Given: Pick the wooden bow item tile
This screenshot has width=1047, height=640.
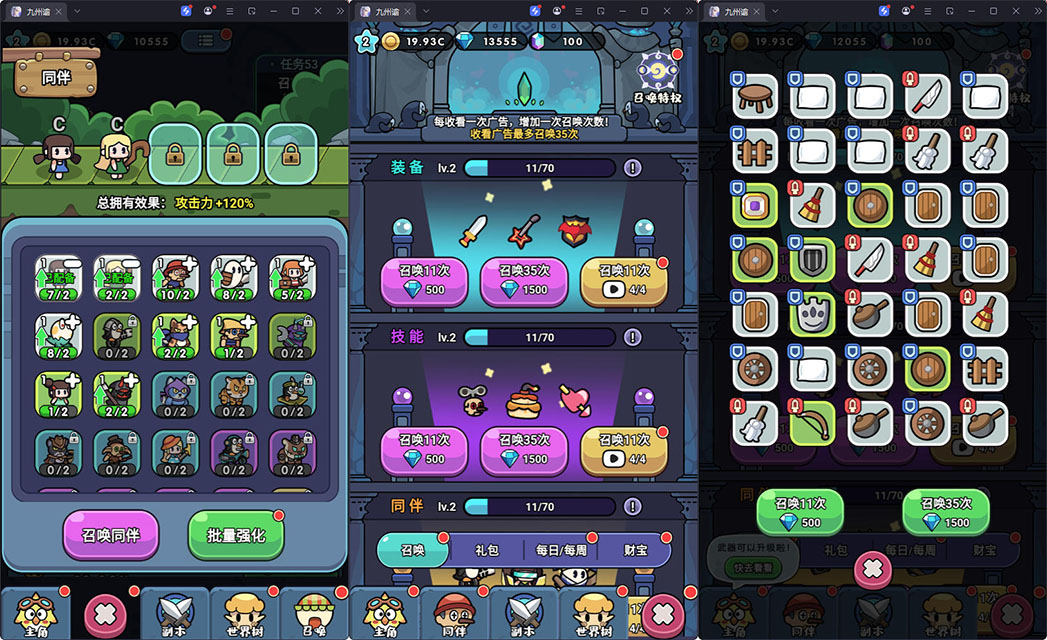Looking at the screenshot, I should pos(813,424).
